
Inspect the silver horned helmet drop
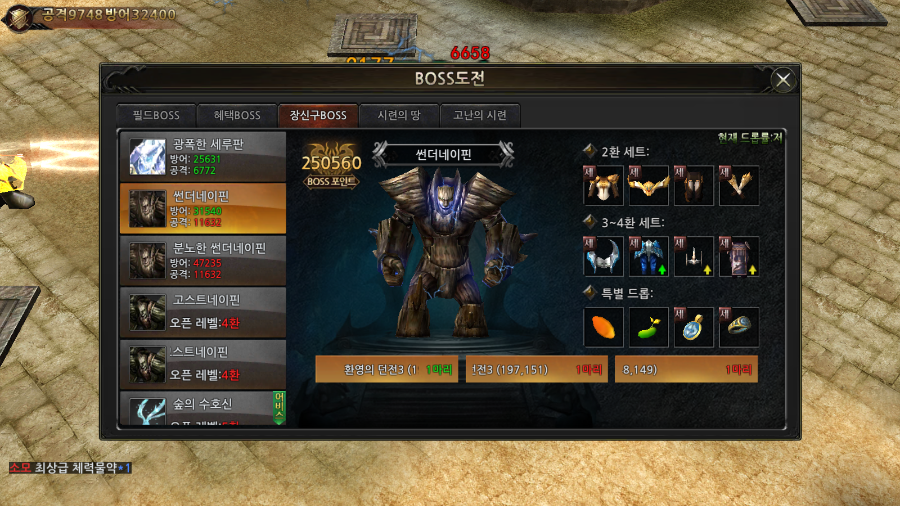pos(604,257)
